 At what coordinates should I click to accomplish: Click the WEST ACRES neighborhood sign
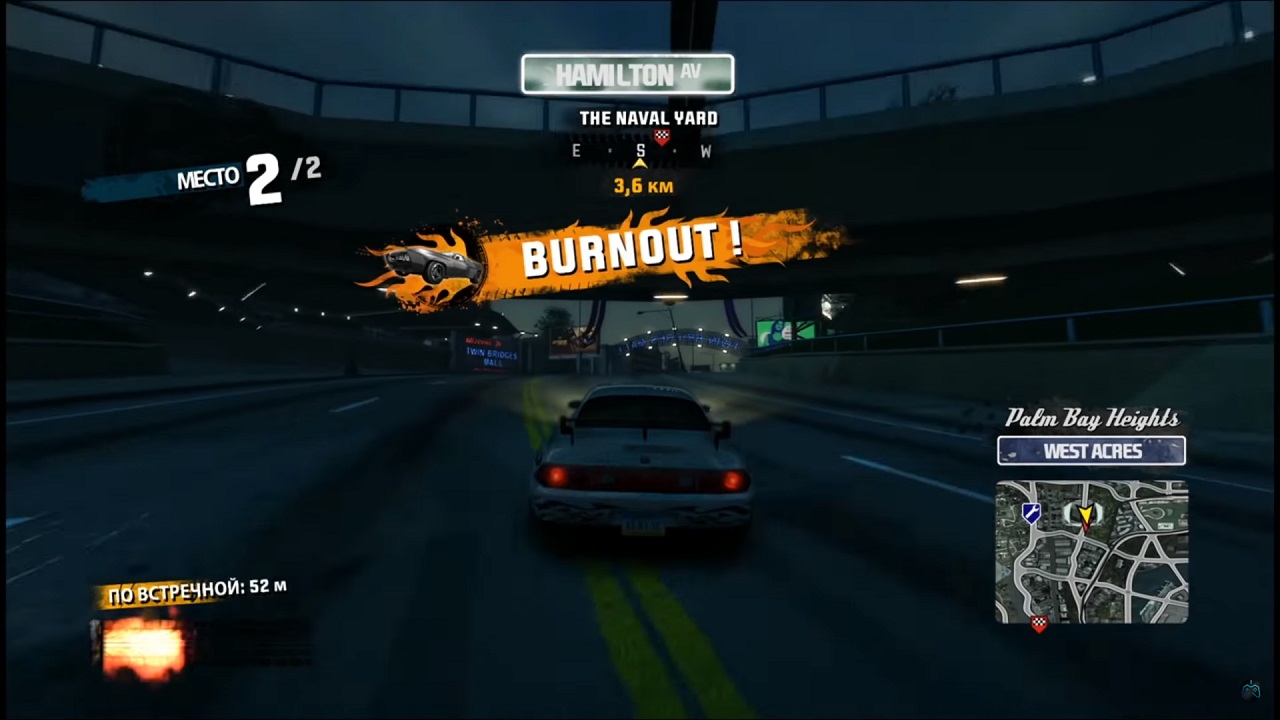point(1091,450)
